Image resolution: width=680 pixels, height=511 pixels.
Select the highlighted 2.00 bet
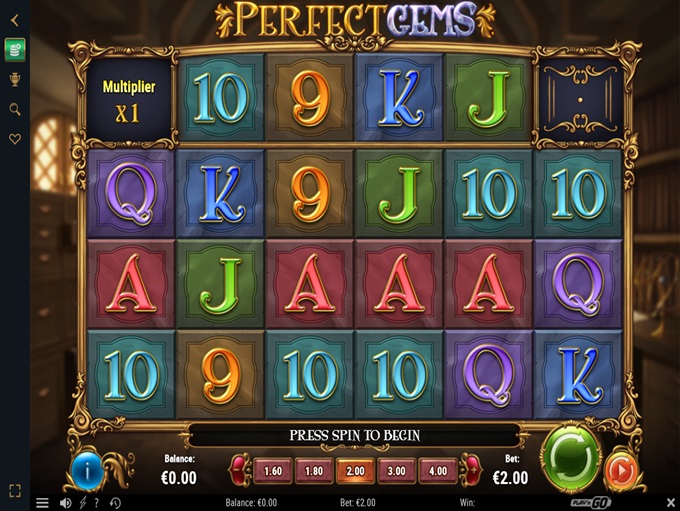[355, 470]
